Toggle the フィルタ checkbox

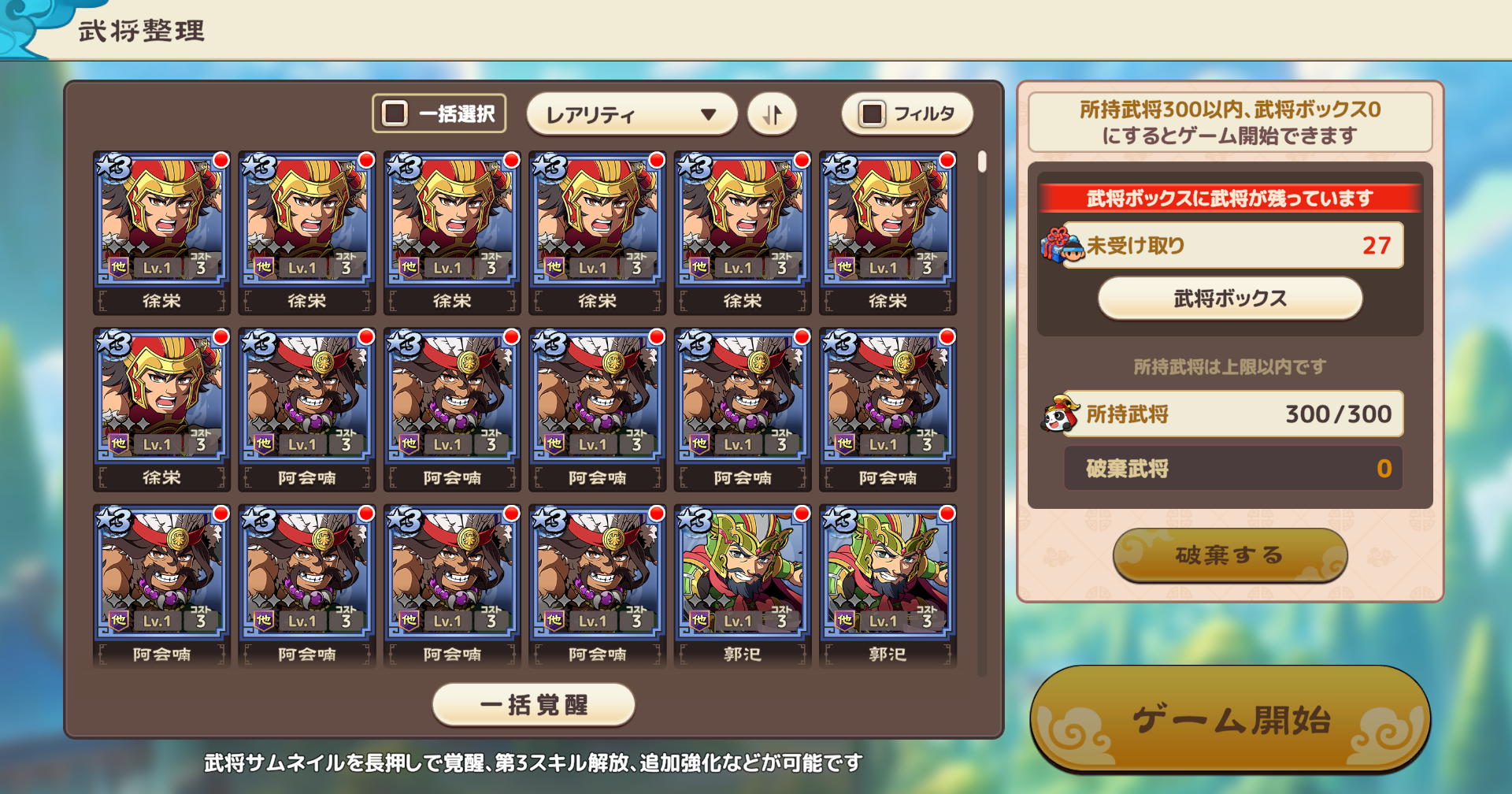point(873,113)
